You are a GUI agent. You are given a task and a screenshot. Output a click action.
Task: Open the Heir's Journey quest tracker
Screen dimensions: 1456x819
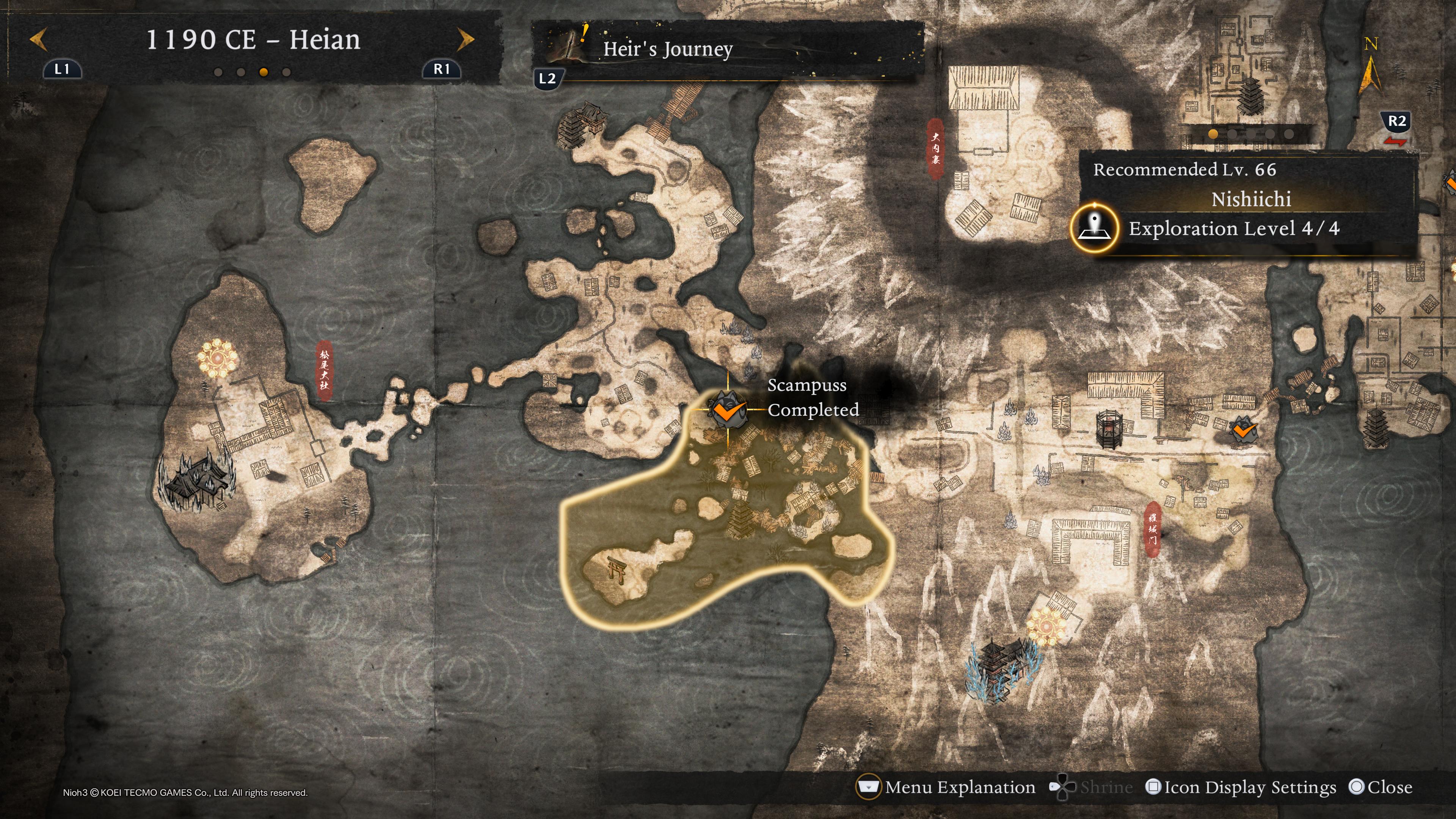pyautogui.click(x=667, y=49)
